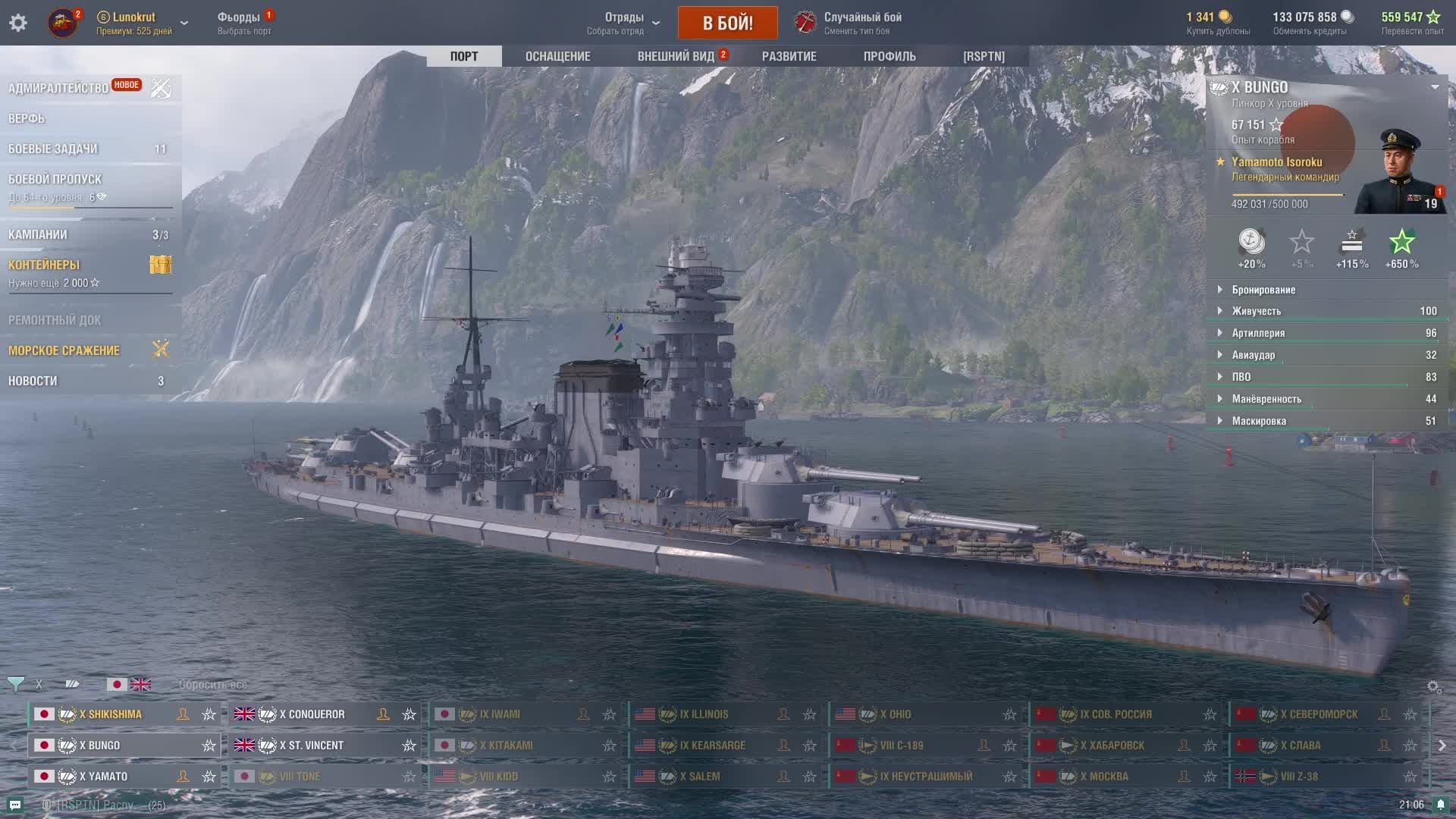1456x819 pixels.
Task: Open the КОНТЕЙНЕРЫ section
Action: (44, 265)
